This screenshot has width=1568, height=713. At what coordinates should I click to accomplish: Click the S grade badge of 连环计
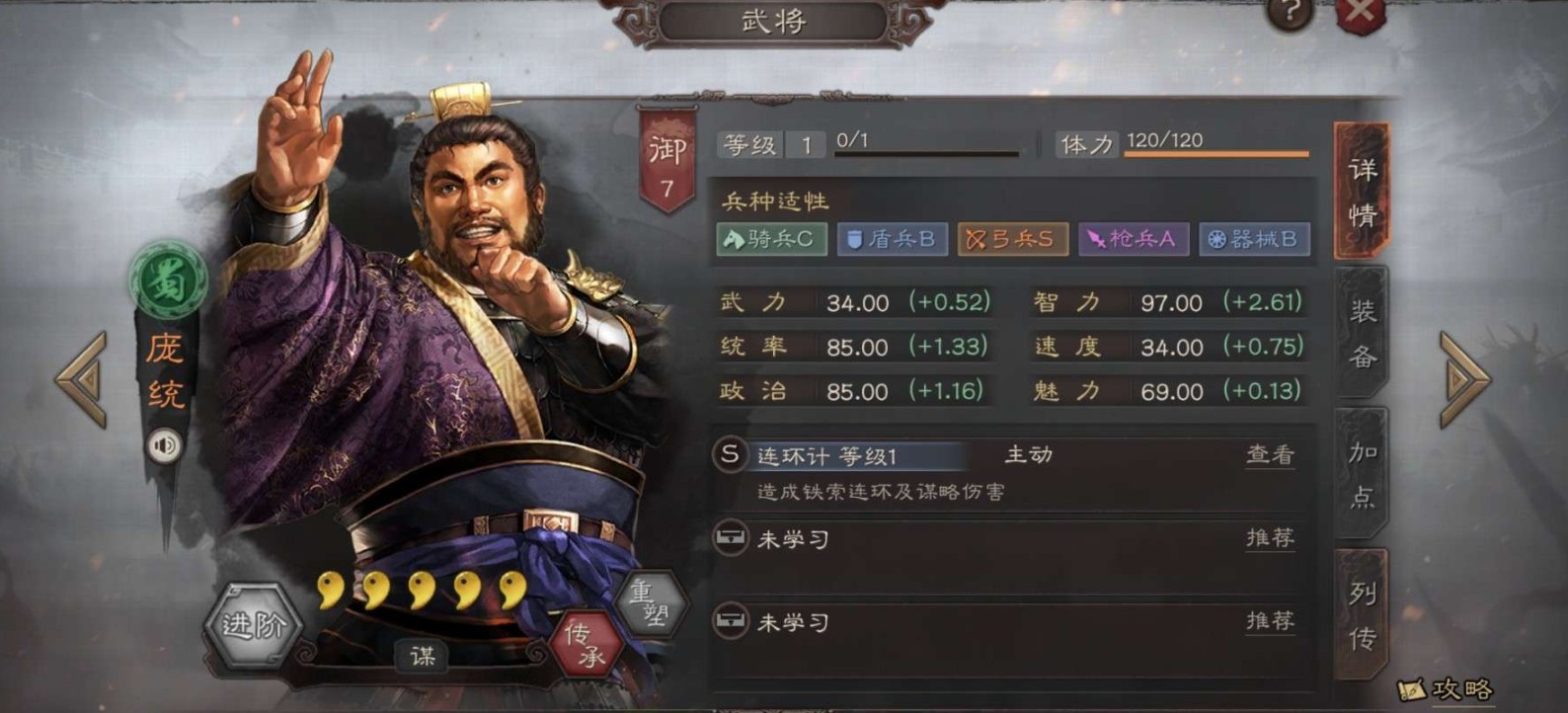click(x=731, y=454)
